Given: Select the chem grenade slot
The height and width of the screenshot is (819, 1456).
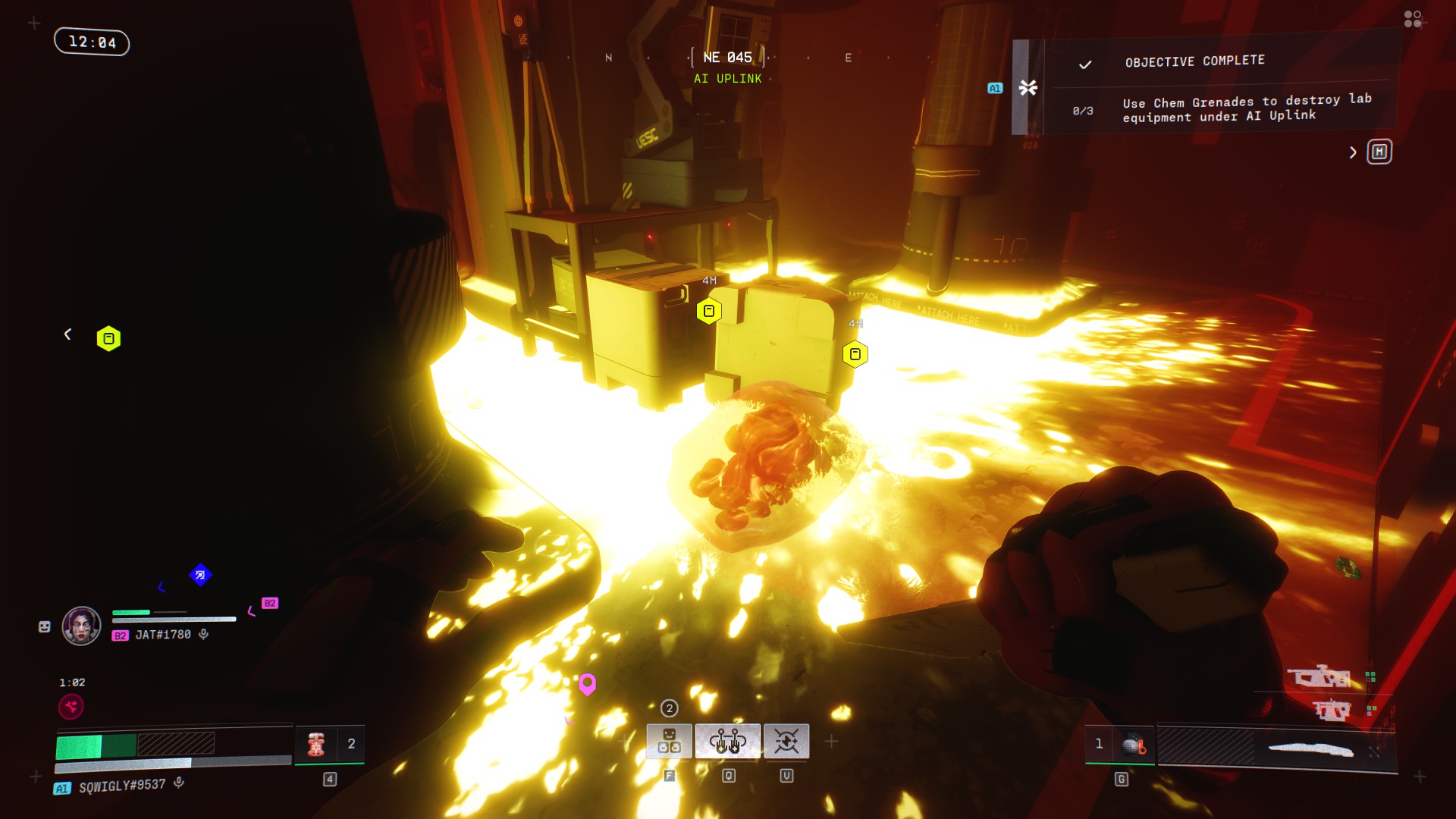Looking at the screenshot, I should pyautogui.click(x=1133, y=745).
